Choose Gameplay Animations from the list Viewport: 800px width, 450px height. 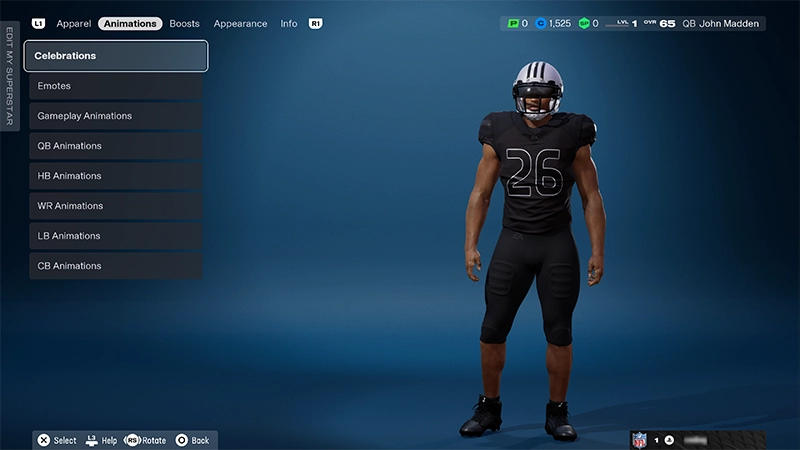click(116, 116)
